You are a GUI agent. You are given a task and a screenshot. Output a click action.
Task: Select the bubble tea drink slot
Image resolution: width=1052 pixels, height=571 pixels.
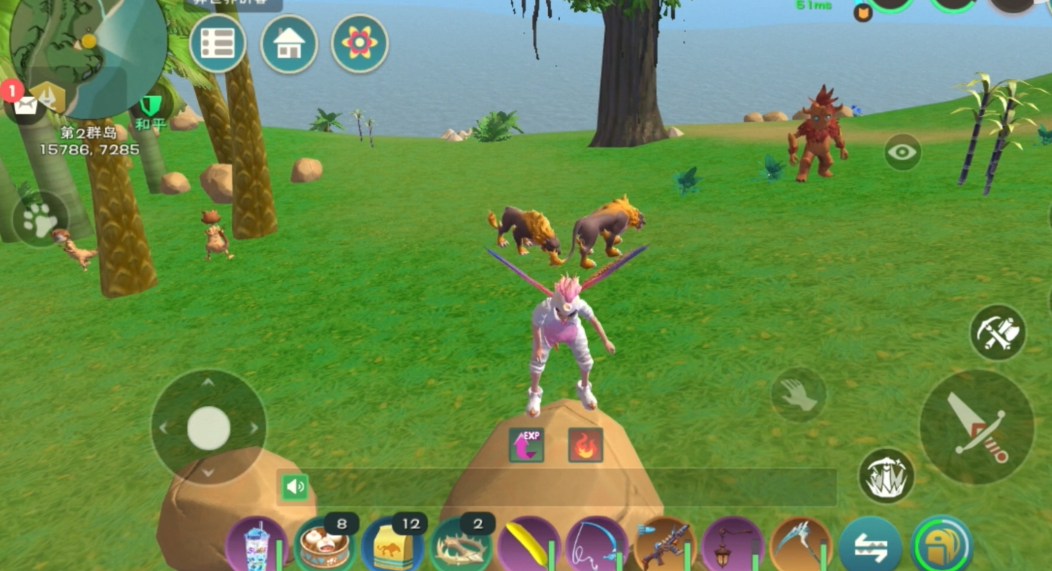(x=256, y=546)
